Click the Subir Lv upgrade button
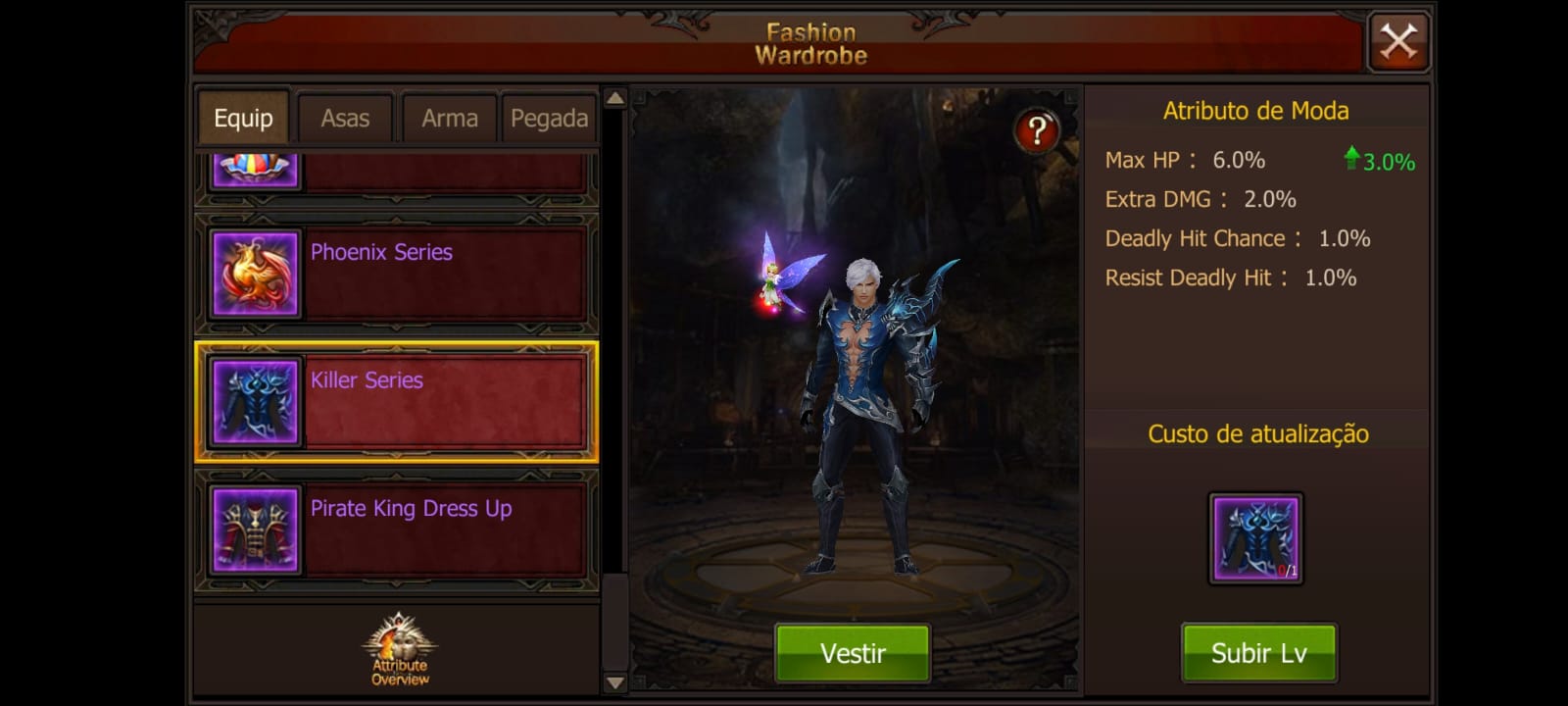Screen dimensions: 1568x706 tap(1258, 653)
